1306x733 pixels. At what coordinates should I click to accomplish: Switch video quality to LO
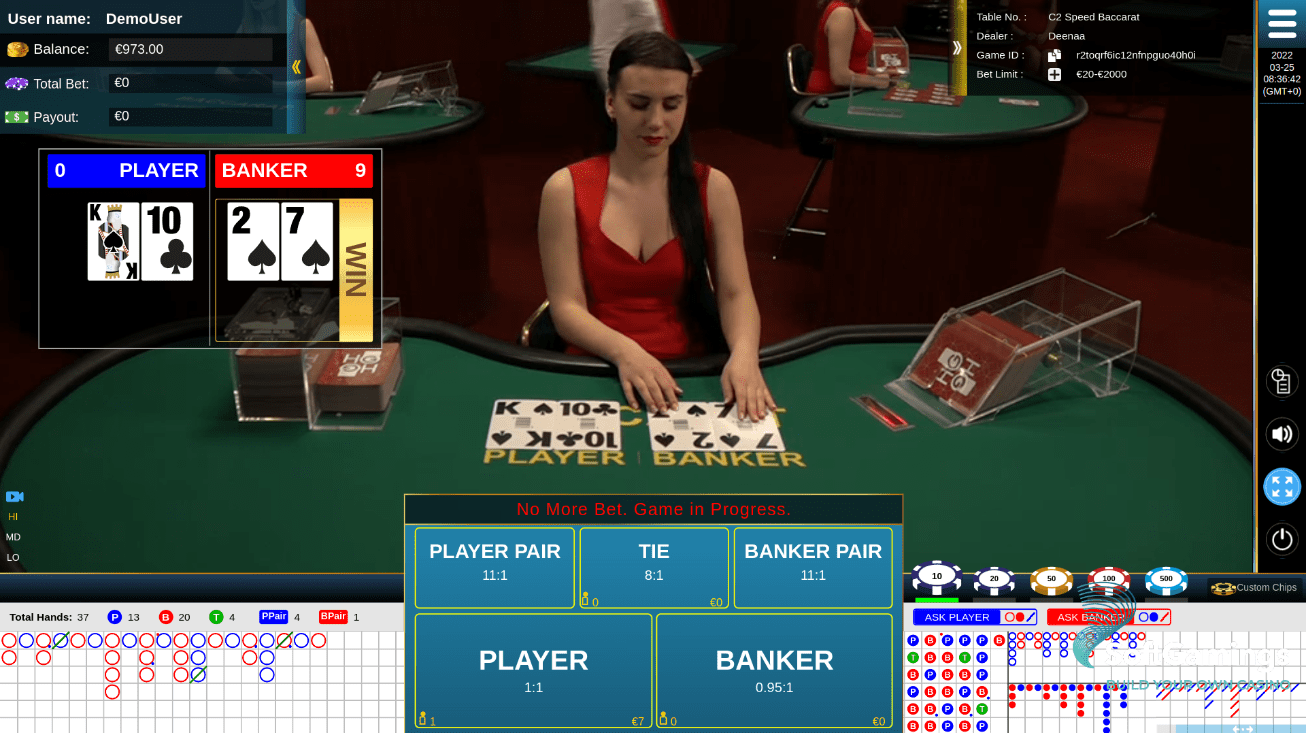(x=13, y=557)
